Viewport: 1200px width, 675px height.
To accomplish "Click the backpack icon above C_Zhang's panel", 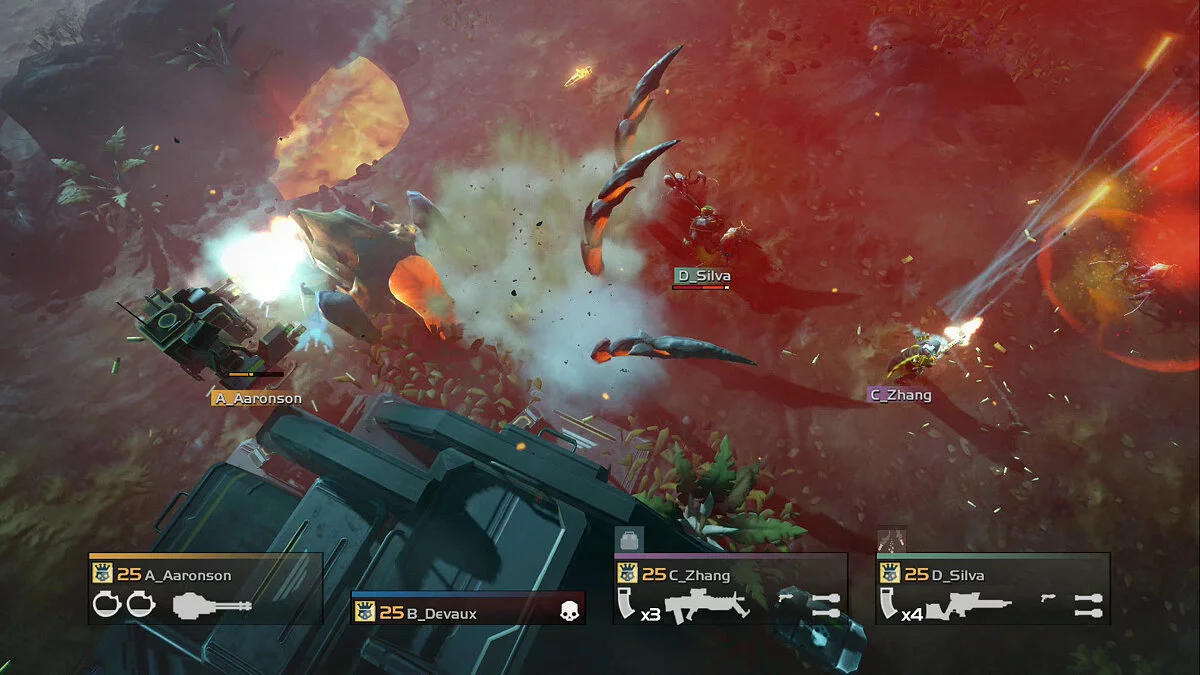I will tap(629, 540).
